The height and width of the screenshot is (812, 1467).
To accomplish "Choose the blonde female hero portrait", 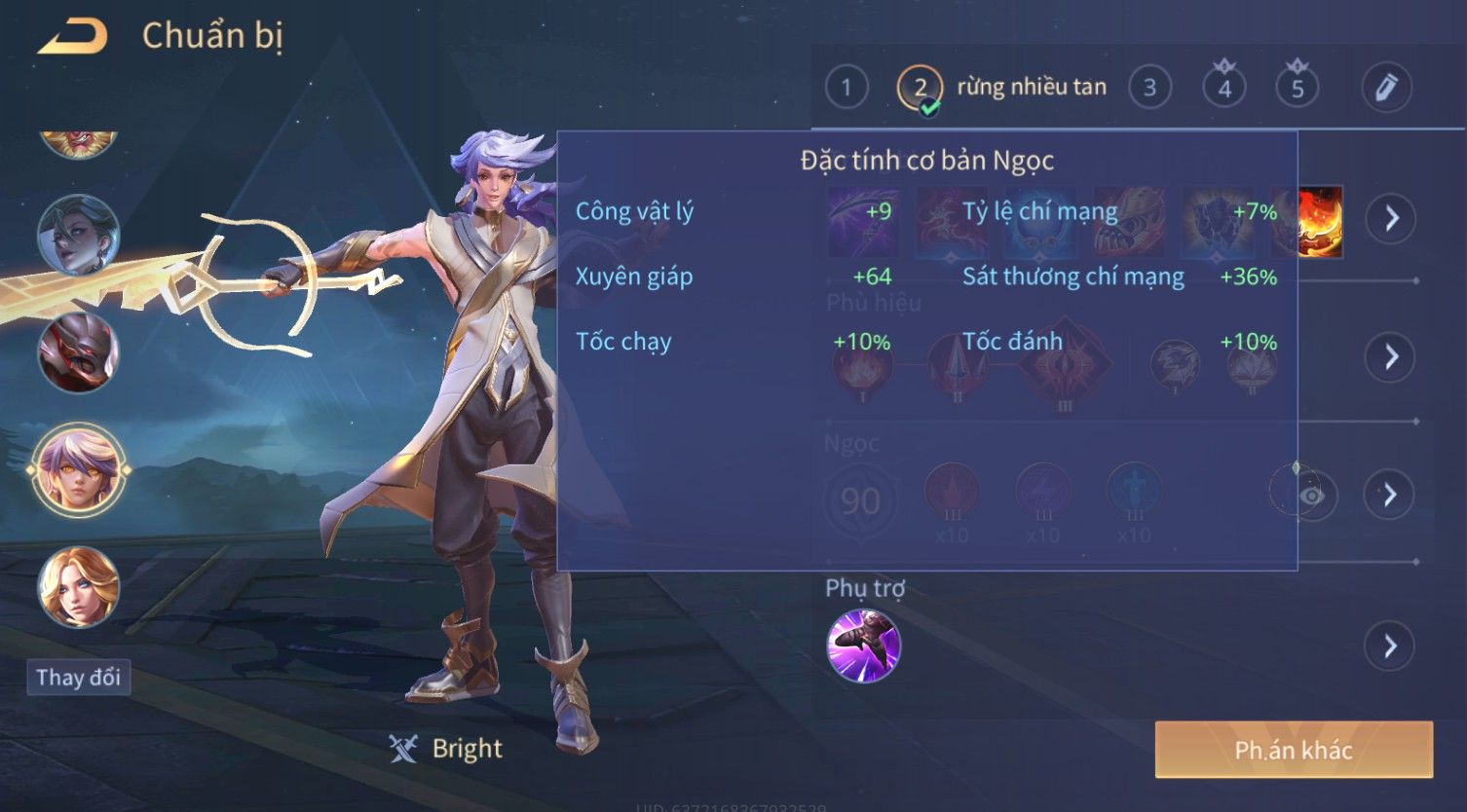I will tap(78, 587).
